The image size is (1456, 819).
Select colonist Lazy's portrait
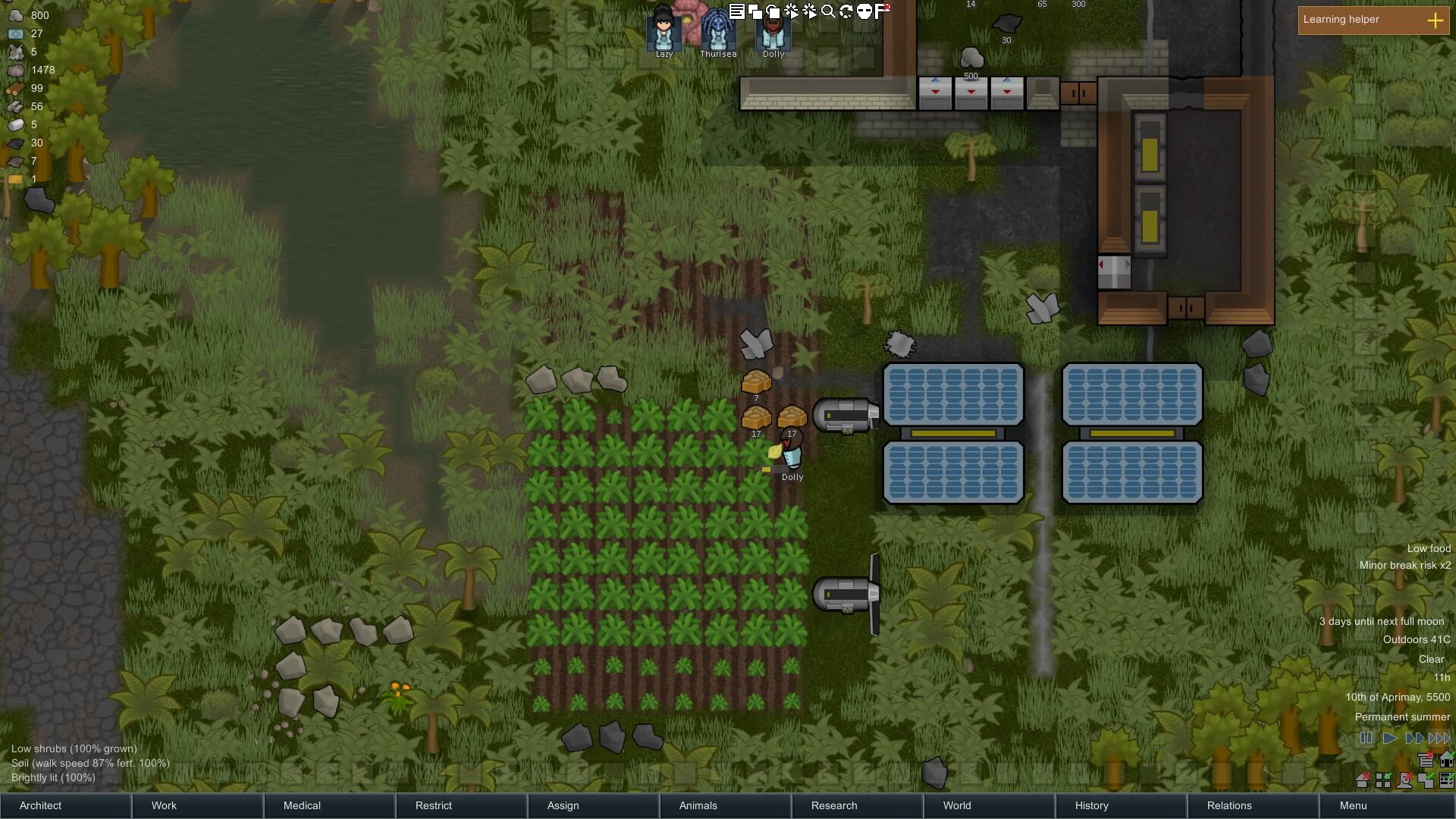click(x=664, y=30)
